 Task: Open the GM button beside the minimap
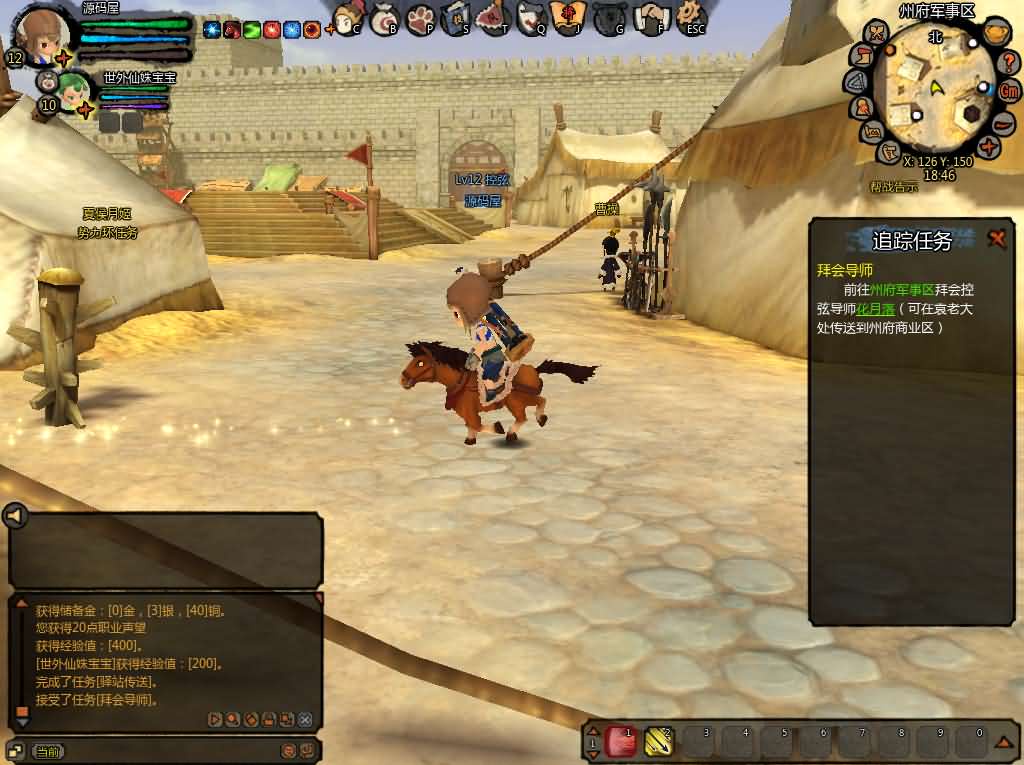pos(1009,90)
